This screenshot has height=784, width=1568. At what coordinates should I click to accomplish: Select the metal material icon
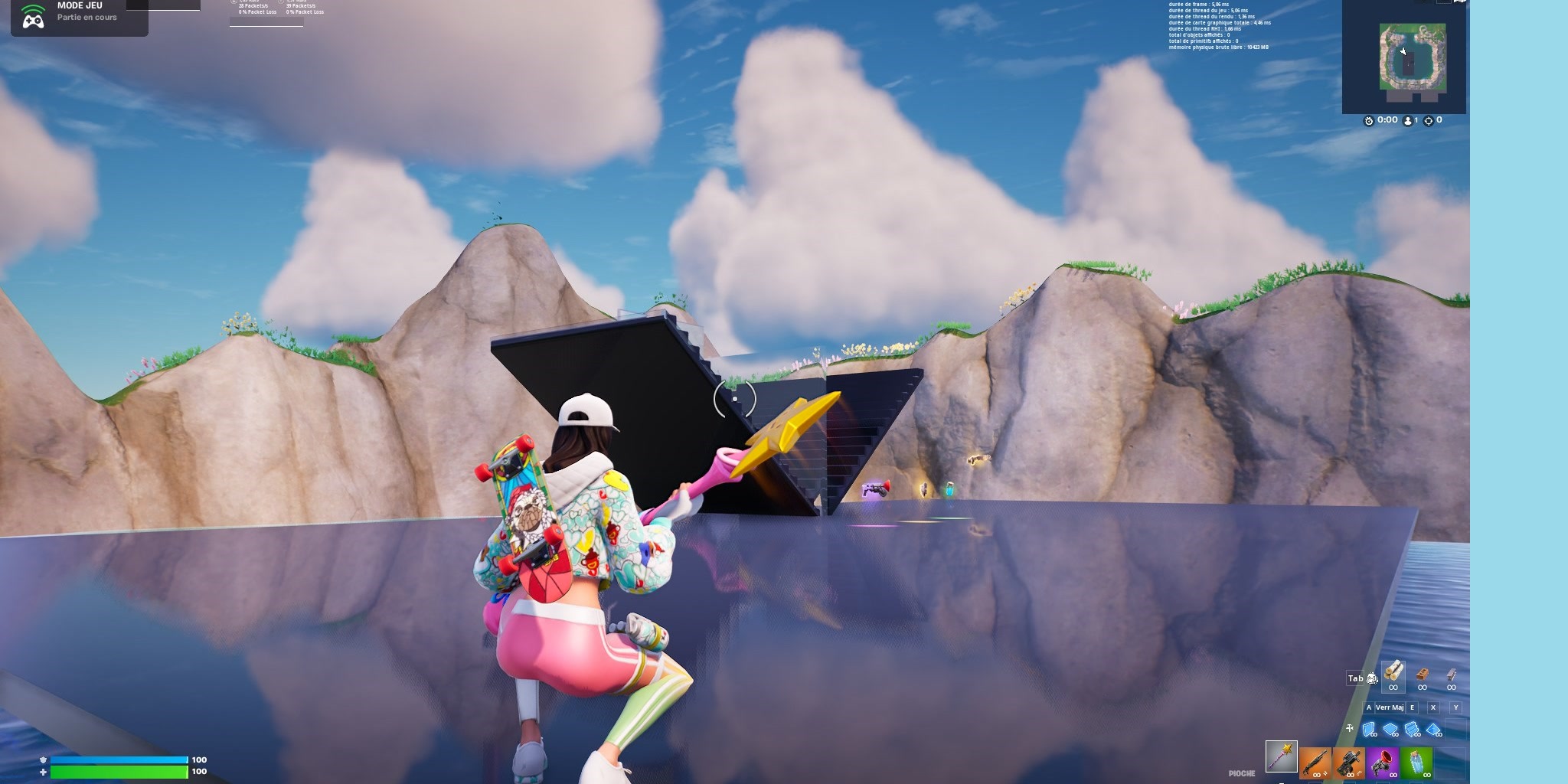(x=1452, y=675)
